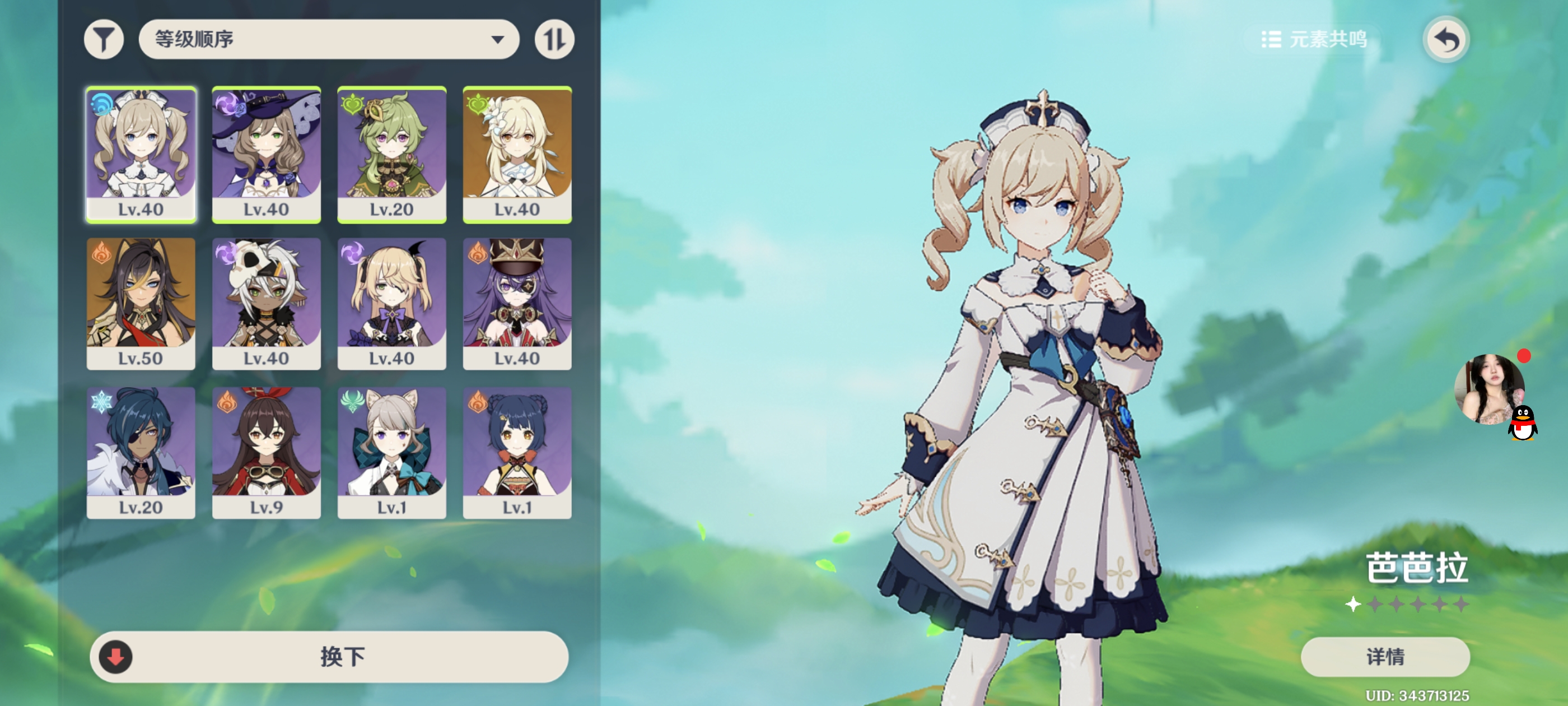Choose Dehya at Lv.50

(x=141, y=303)
